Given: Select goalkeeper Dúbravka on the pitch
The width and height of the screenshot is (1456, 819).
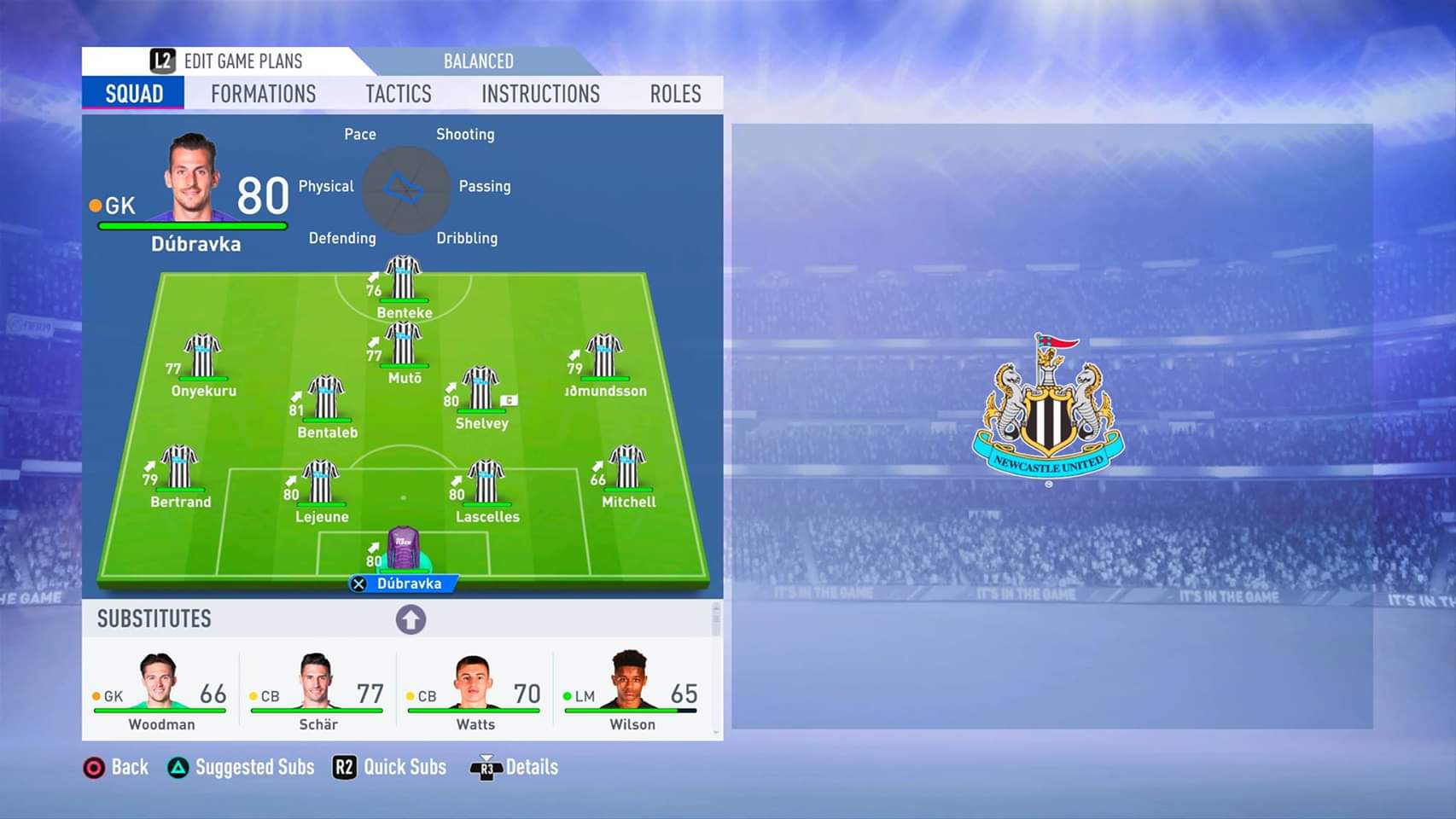Looking at the screenshot, I should pos(404,550).
